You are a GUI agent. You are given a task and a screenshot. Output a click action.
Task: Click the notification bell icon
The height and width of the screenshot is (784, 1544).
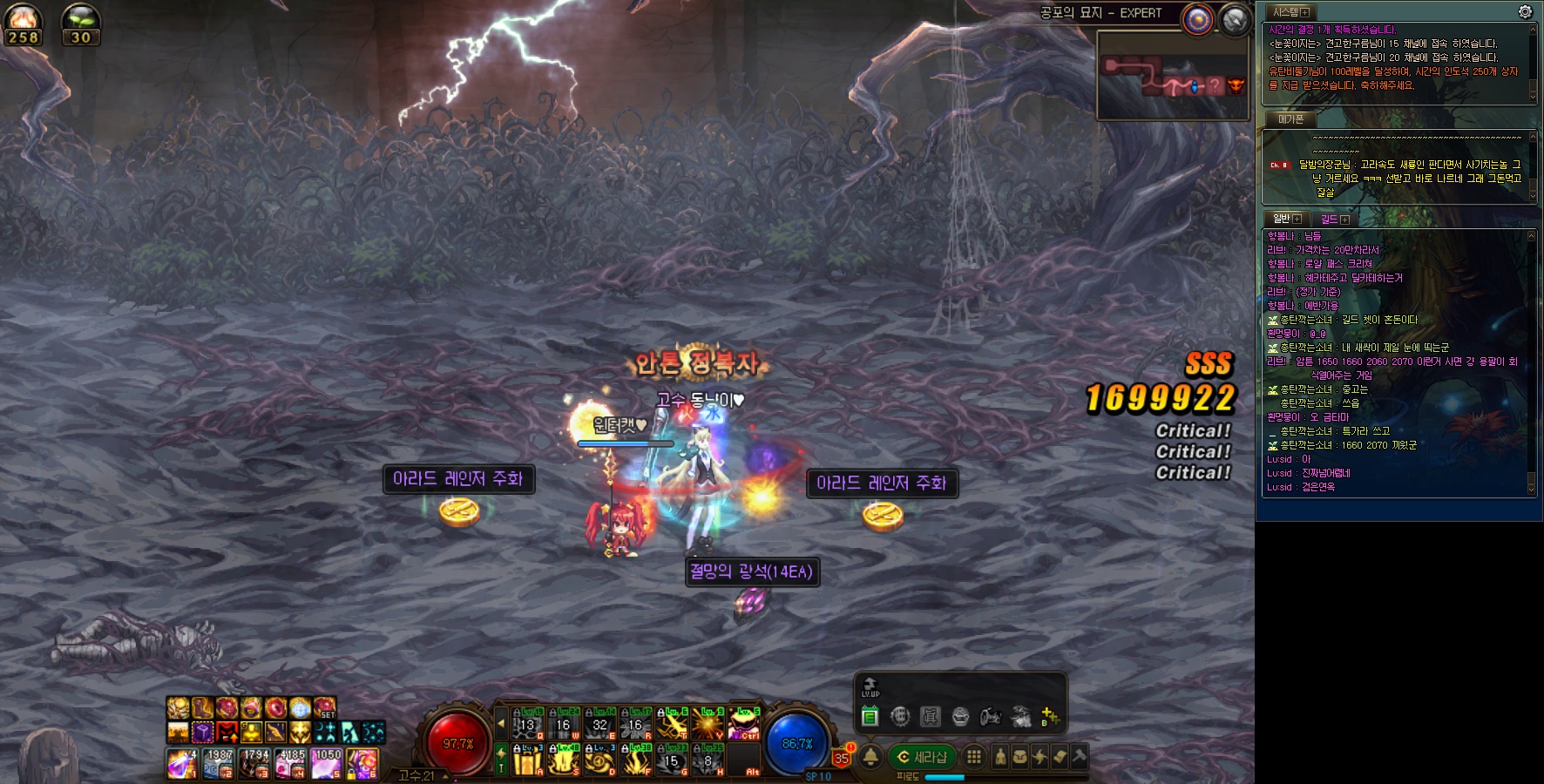[x=870, y=756]
